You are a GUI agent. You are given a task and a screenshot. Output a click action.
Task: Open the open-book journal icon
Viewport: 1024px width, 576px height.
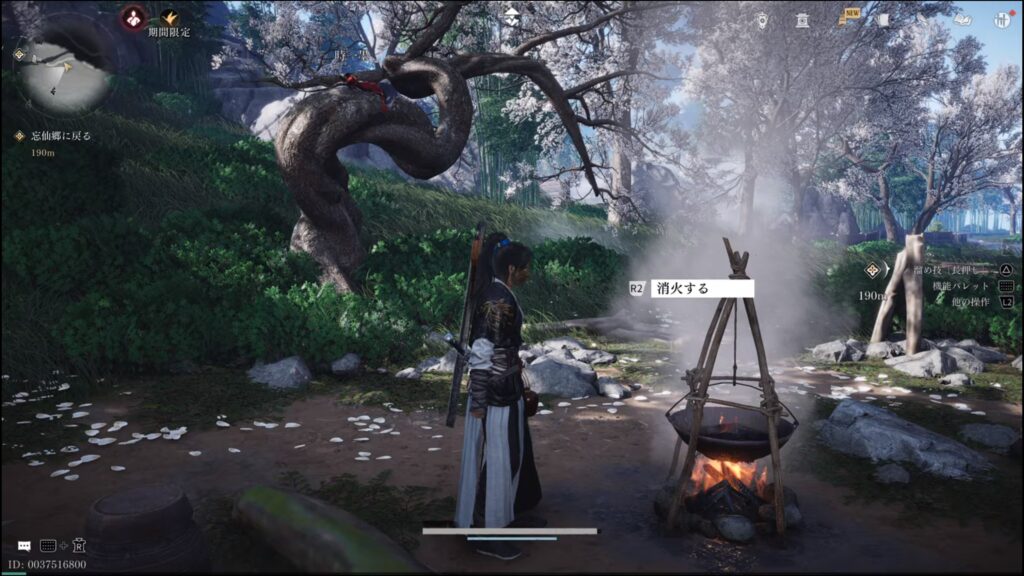tap(962, 19)
